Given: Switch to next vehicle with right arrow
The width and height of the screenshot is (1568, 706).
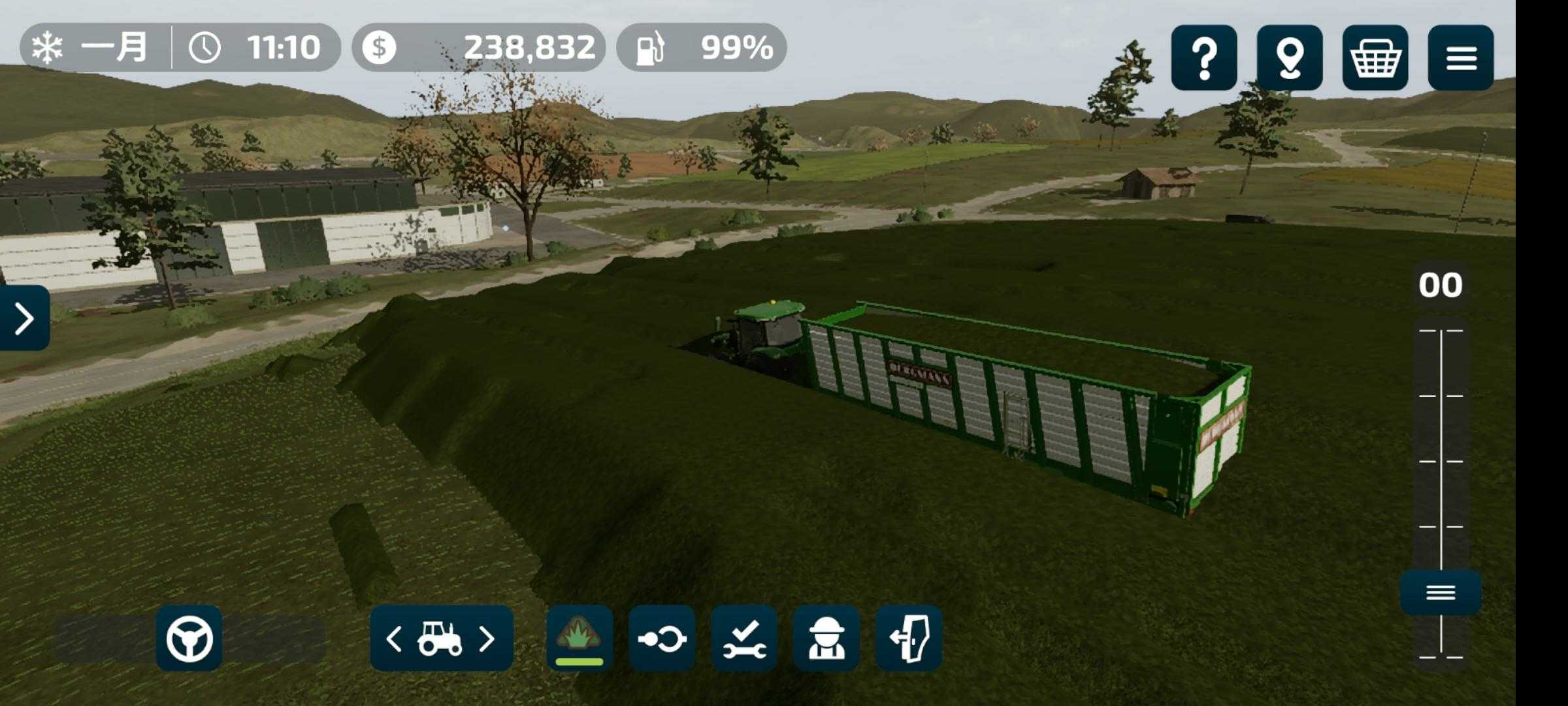Looking at the screenshot, I should click(487, 639).
